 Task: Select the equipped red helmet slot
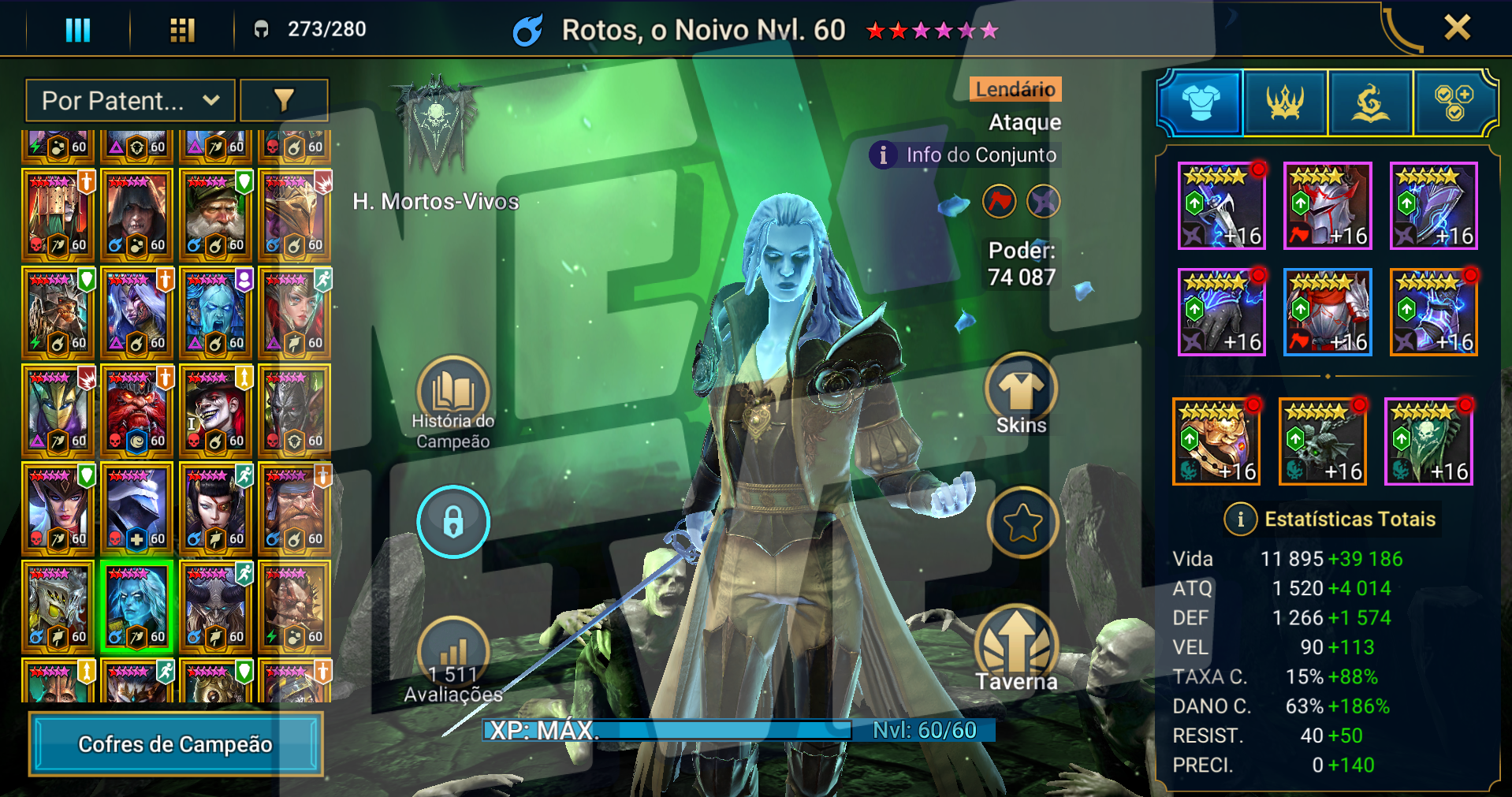pos(1328,207)
